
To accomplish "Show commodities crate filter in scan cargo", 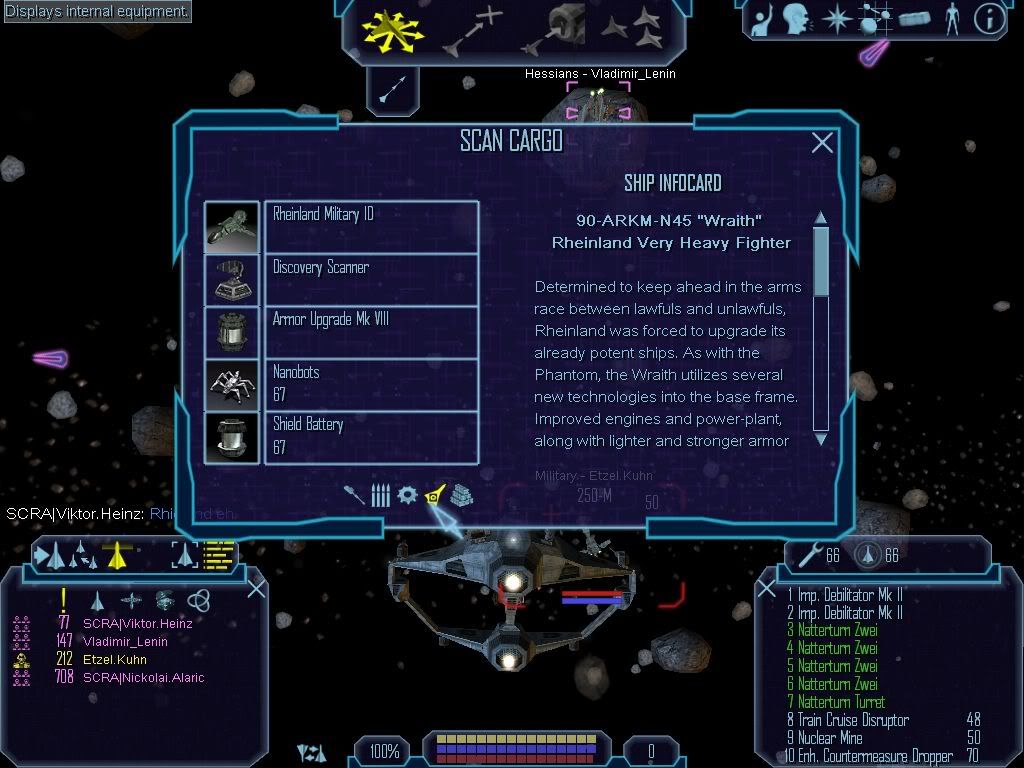I will [460, 495].
